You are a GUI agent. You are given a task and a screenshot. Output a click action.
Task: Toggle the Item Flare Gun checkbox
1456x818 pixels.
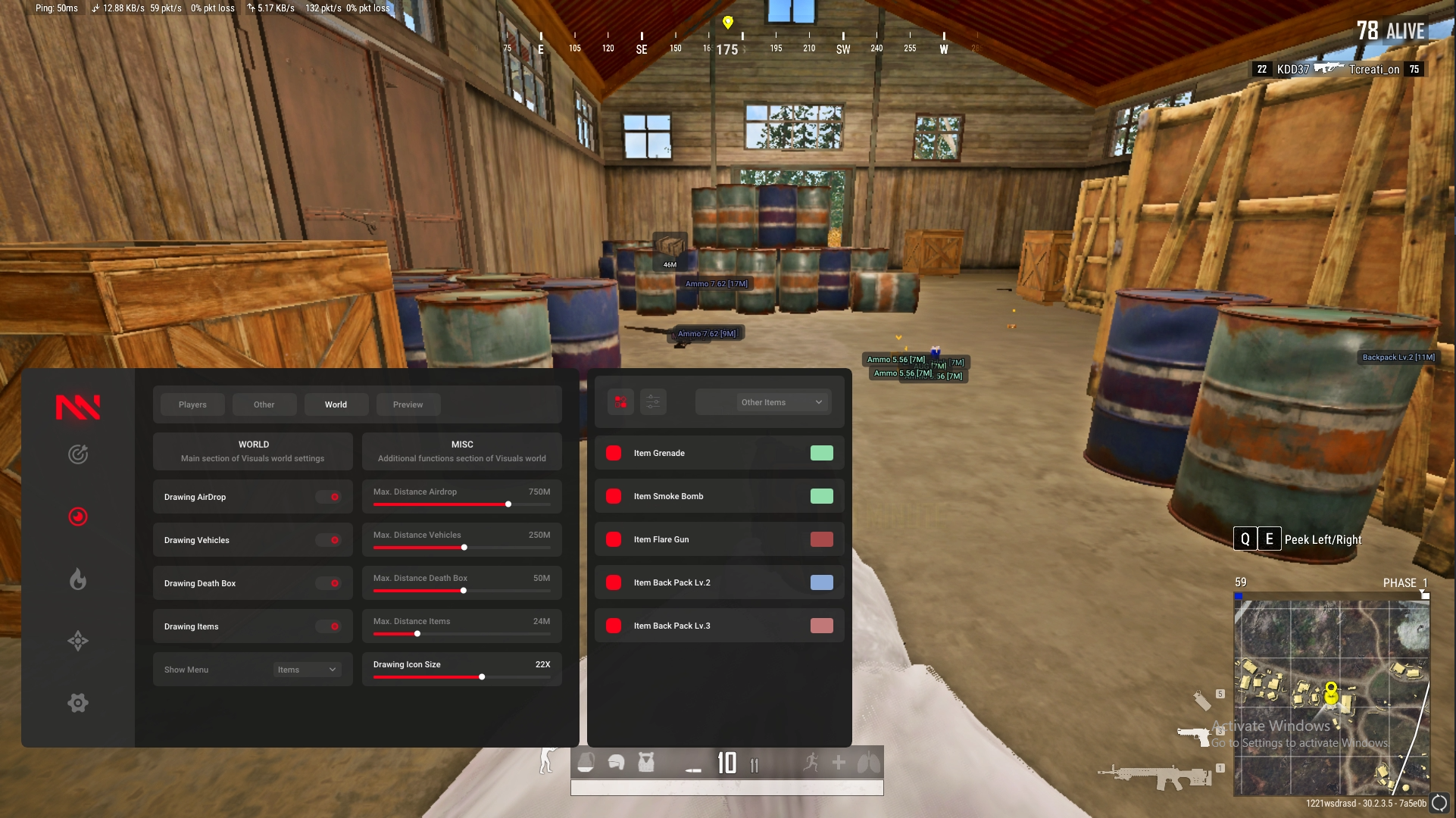point(614,539)
